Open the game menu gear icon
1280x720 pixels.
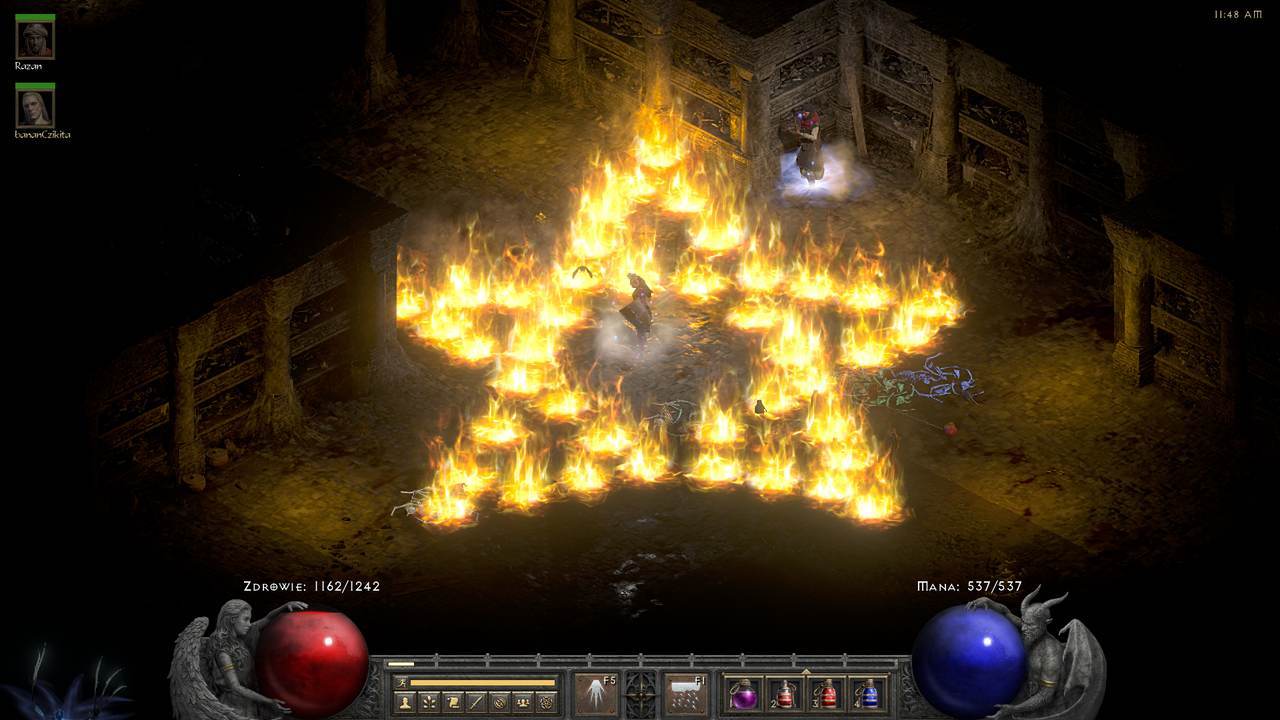pyautogui.click(x=545, y=702)
